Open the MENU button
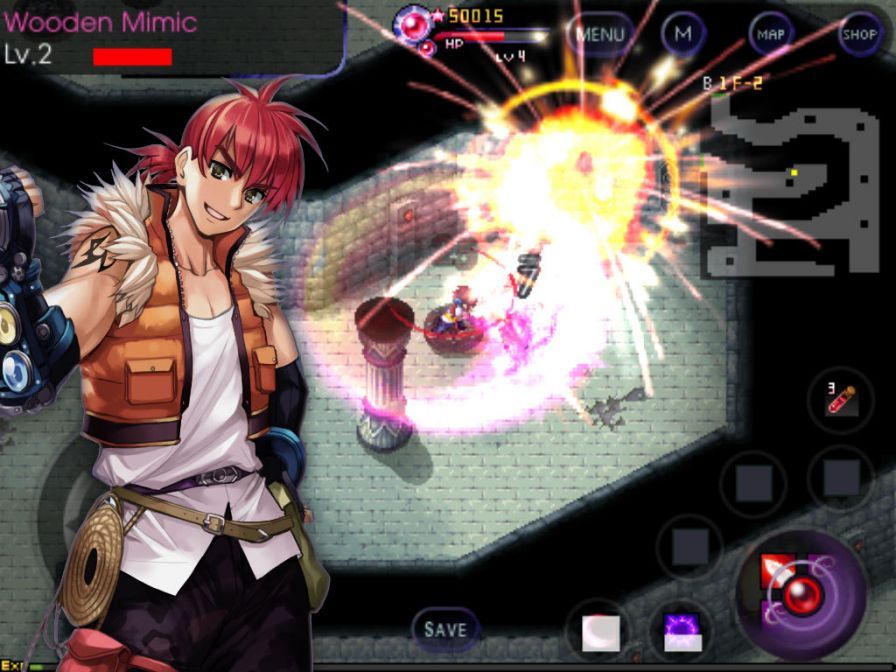 (x=601, y=35)
